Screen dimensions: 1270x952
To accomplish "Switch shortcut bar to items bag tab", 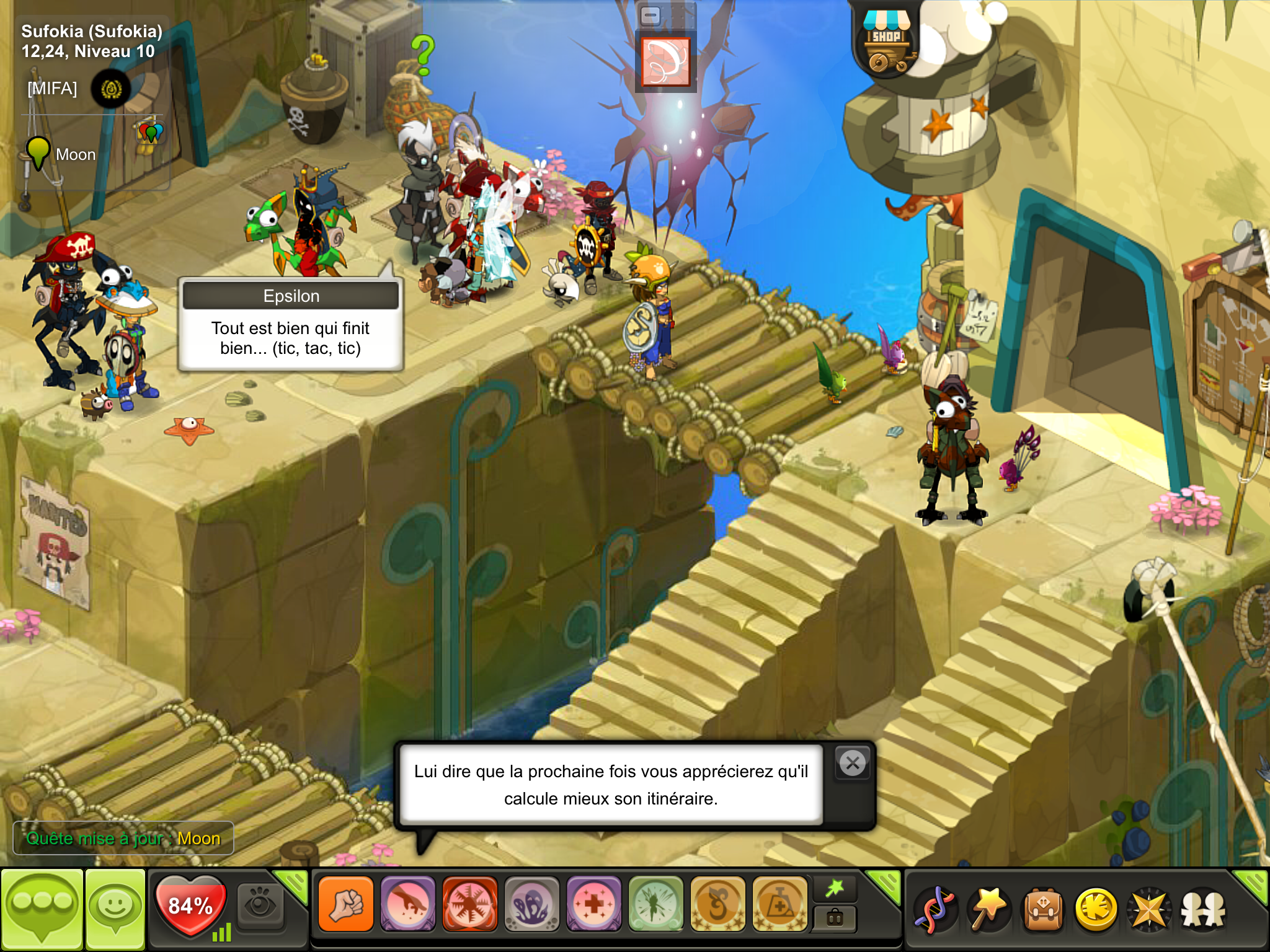I will [x=835, y=919].
